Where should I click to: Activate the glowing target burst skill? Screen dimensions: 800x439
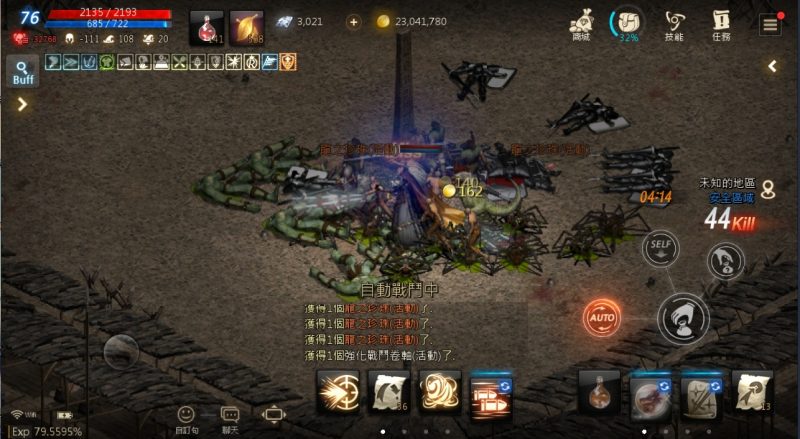(338, 392)
